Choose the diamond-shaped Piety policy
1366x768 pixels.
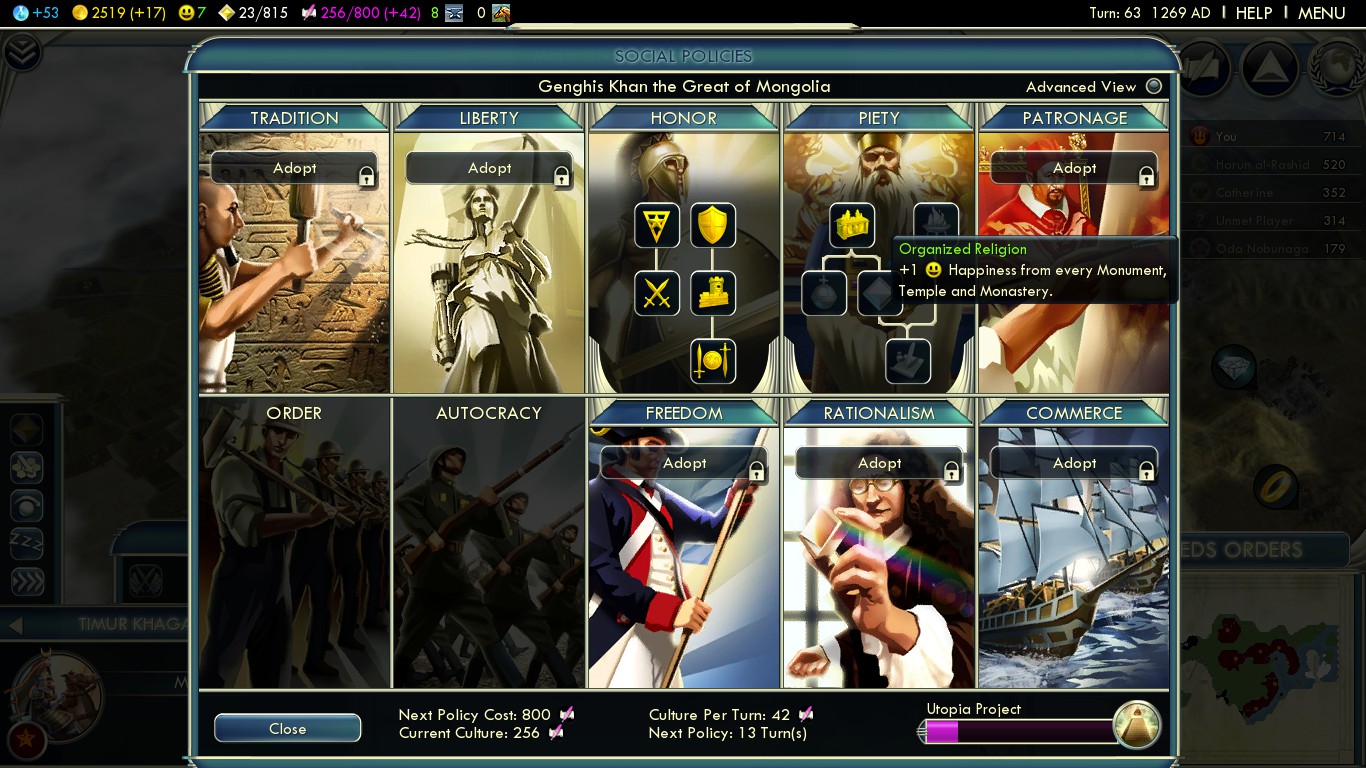[878, 294]
